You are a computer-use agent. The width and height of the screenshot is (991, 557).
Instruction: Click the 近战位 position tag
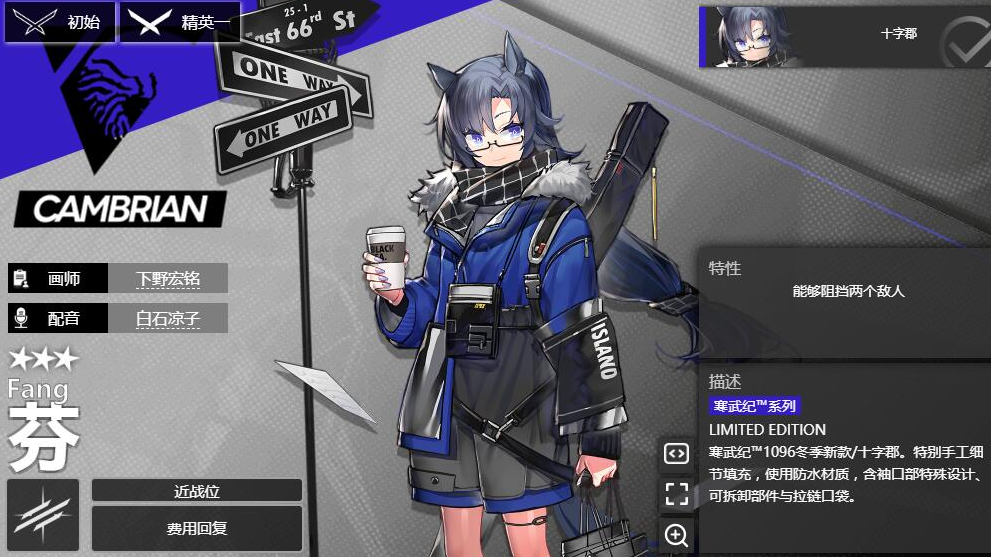coord(196,490)
